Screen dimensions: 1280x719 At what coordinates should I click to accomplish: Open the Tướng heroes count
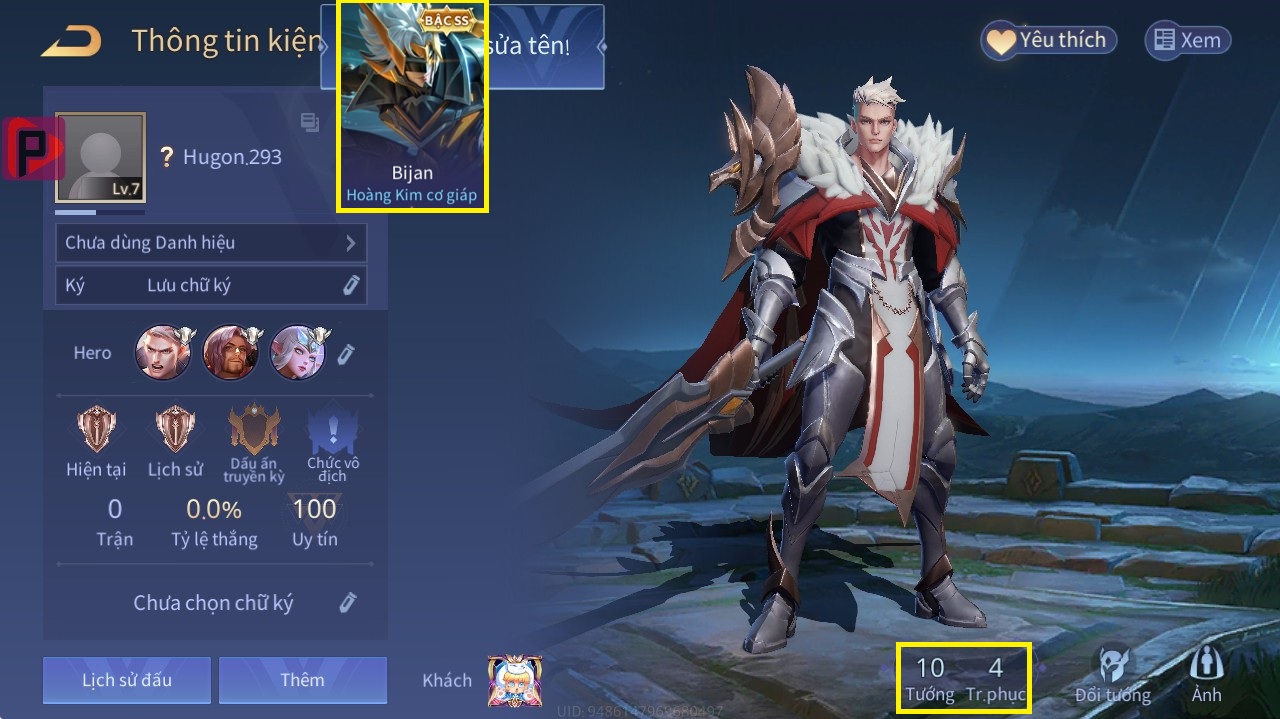tap(930, 679)
